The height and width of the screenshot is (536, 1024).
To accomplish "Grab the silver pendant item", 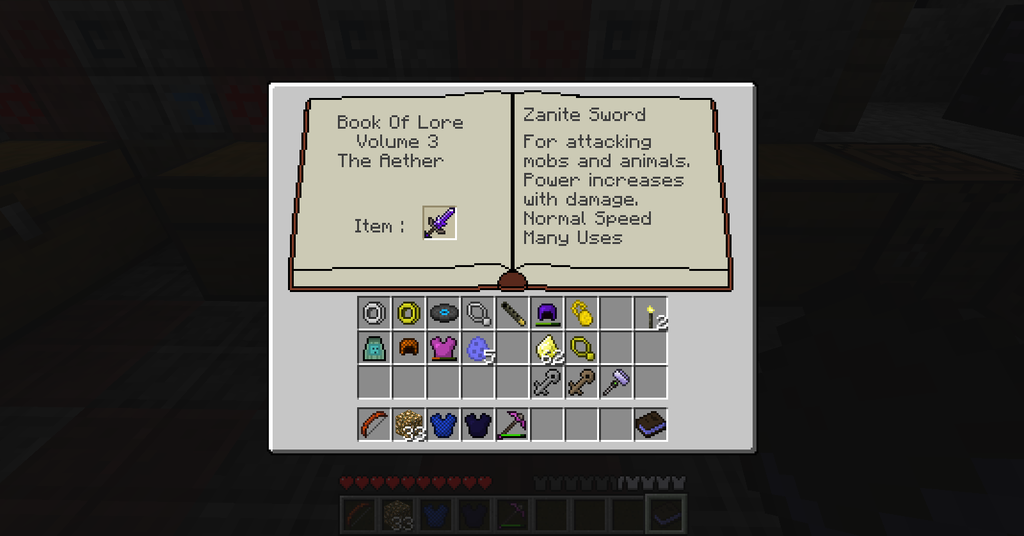I will pyautogui.click(x=478, y=314).
